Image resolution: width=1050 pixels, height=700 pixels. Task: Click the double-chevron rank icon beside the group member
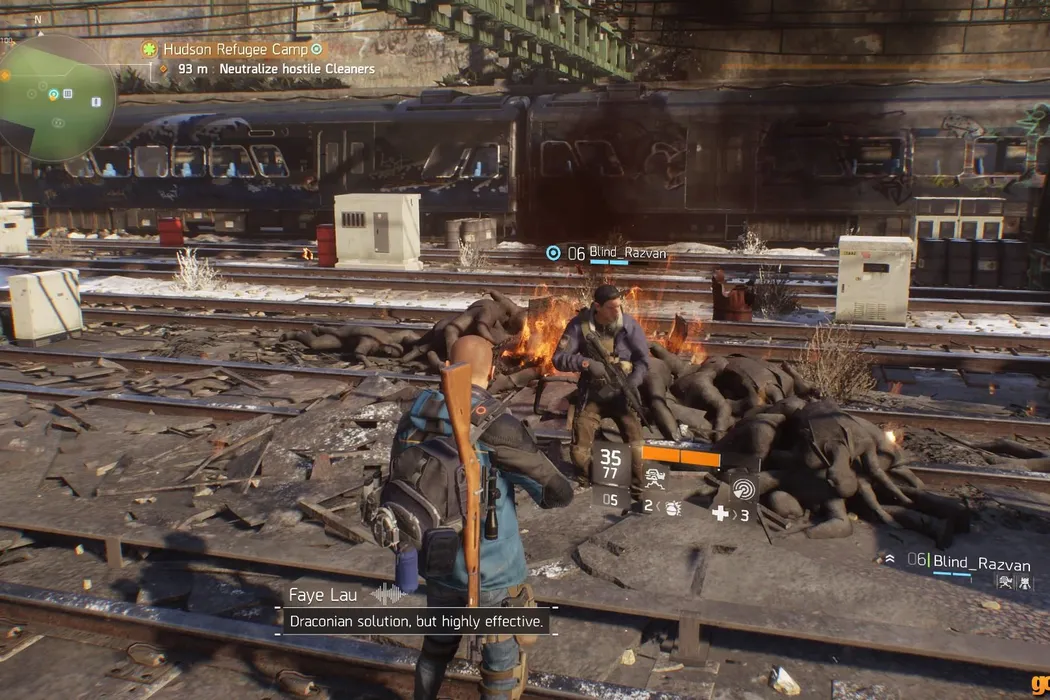point(889,560)
